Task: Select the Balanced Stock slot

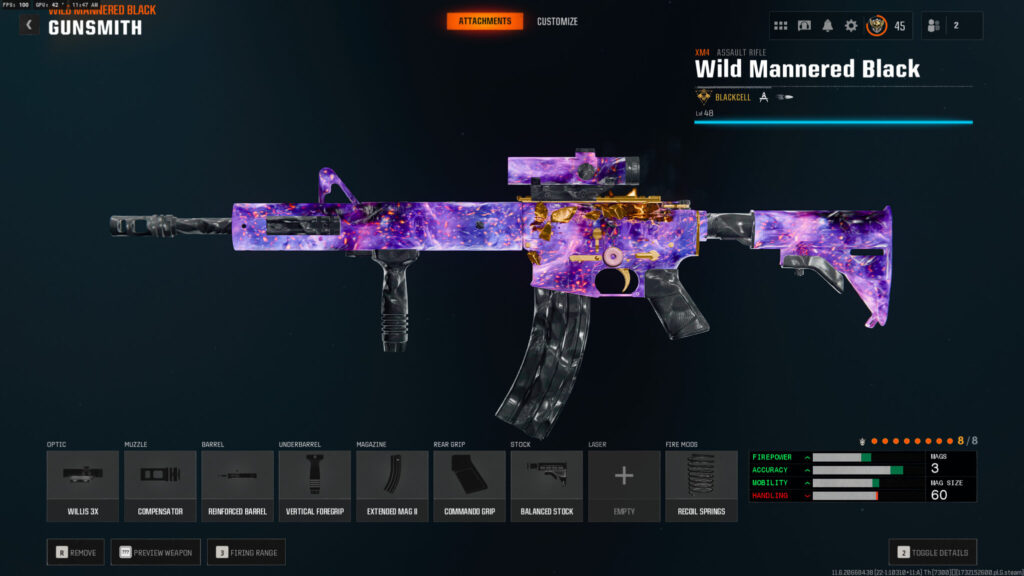Action: [x=546, y=485]
